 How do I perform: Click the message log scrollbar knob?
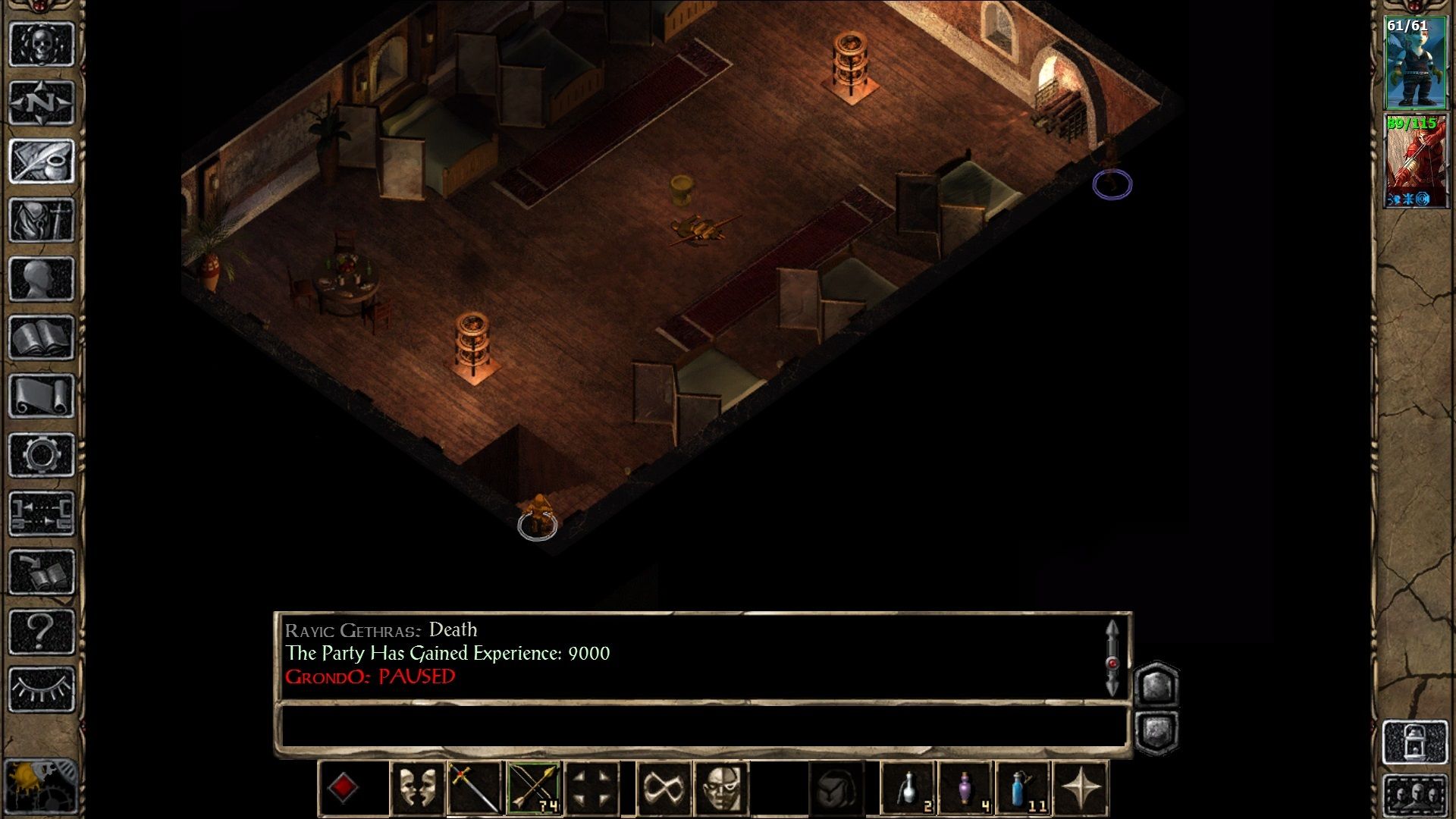(x=1112, y=664)
